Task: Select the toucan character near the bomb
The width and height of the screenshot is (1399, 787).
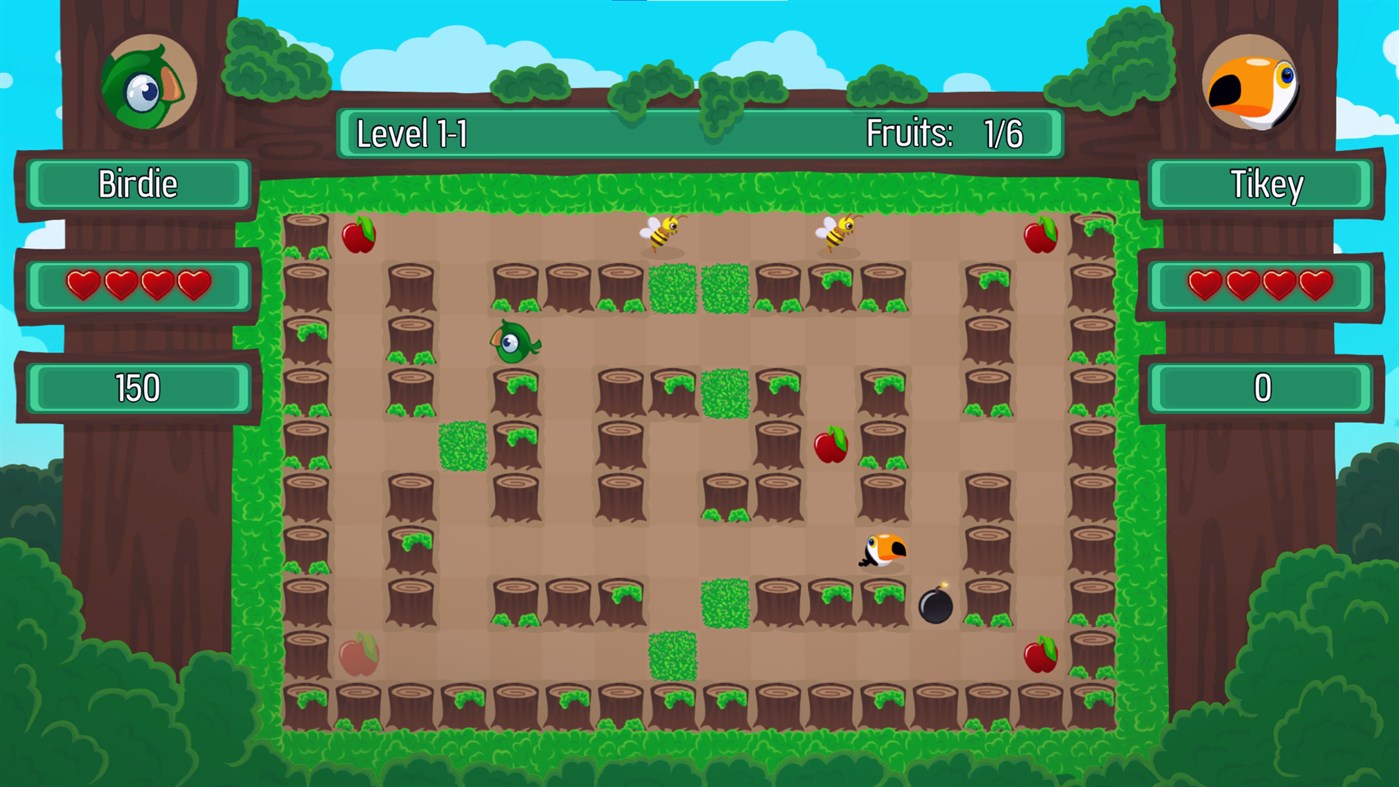Action: click(x=882, y=552)
